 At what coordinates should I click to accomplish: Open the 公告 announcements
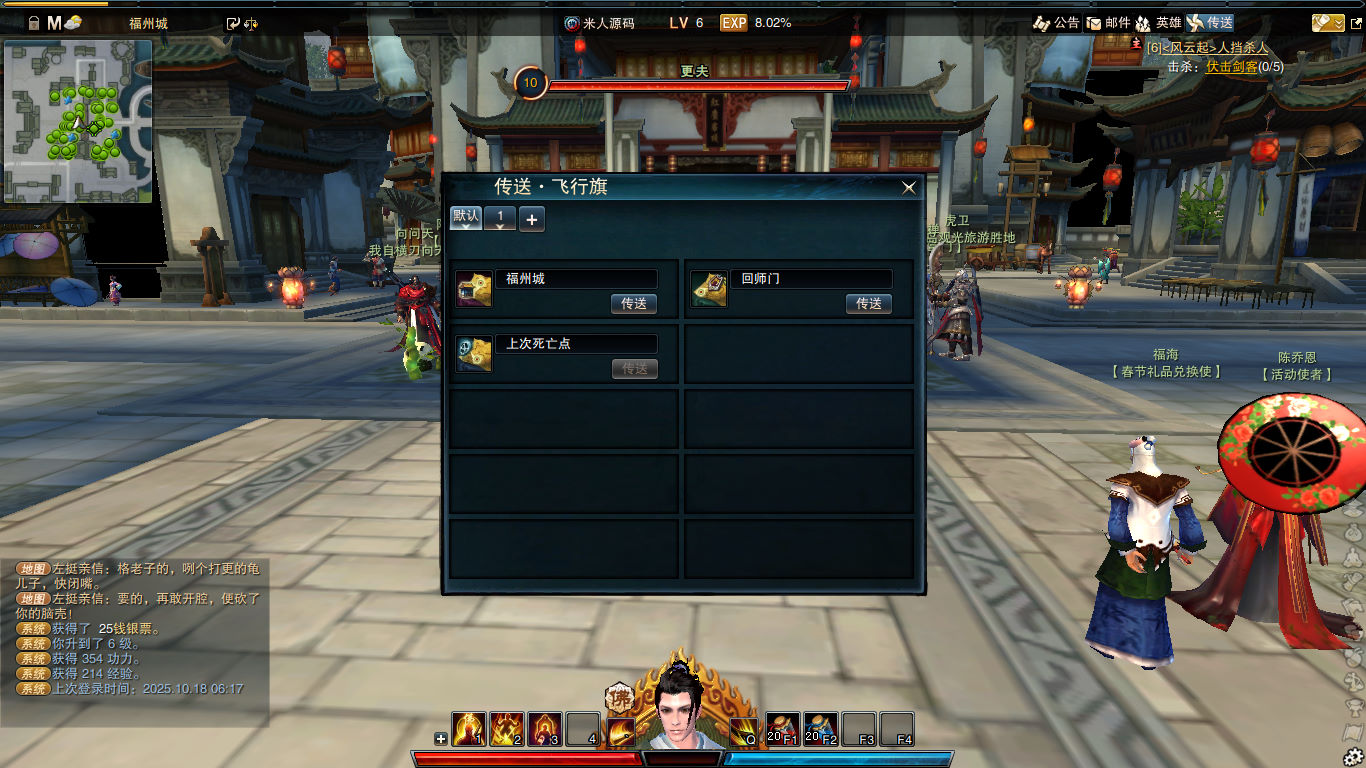pos(1056,22)
